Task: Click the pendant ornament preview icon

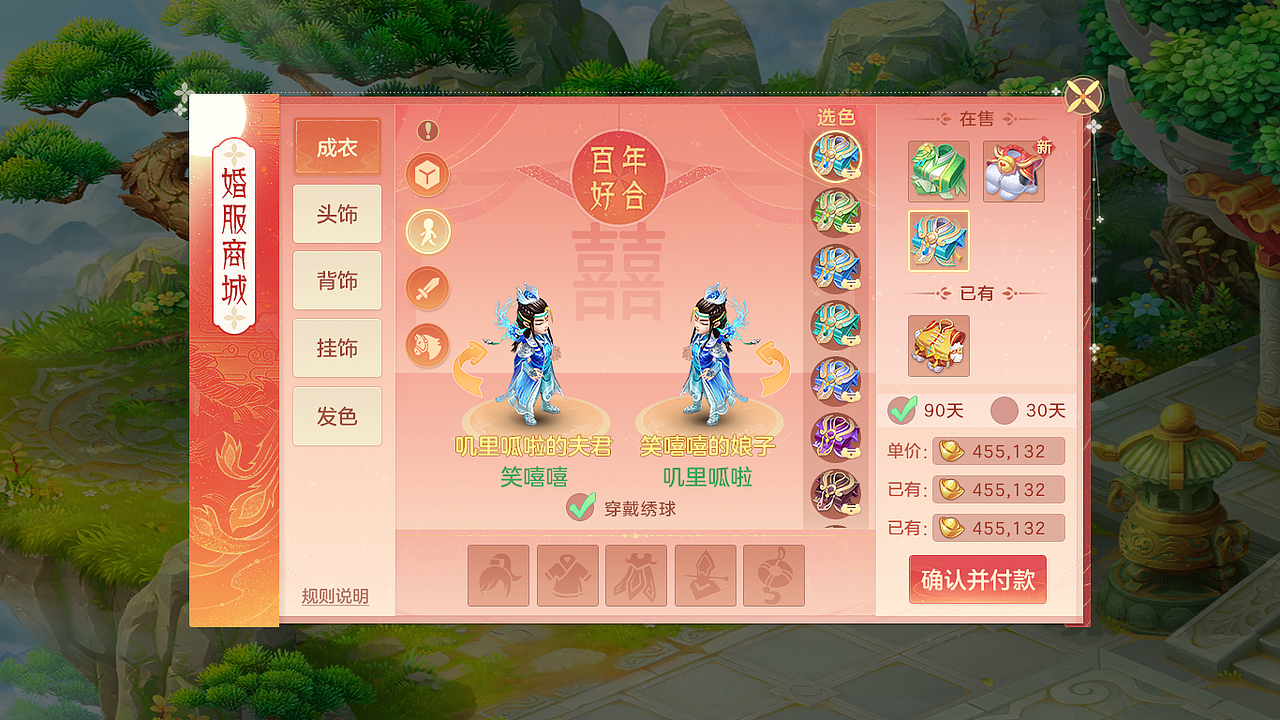Action: click(773, 577)
